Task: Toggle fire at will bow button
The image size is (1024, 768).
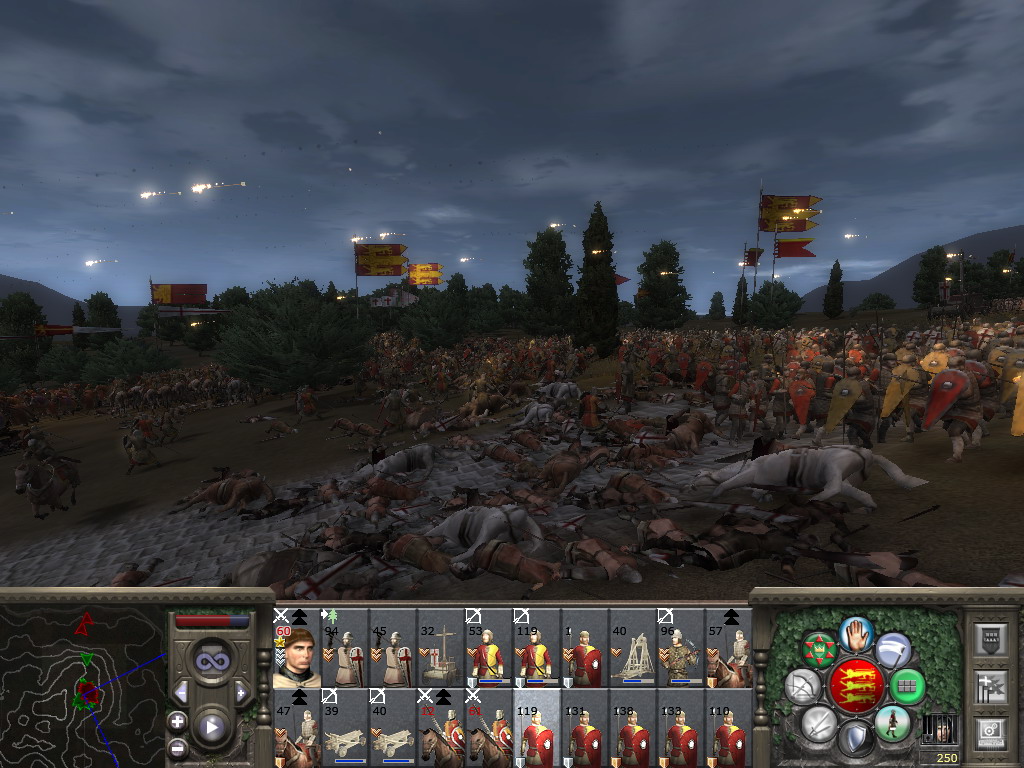Action: point(802,687)
